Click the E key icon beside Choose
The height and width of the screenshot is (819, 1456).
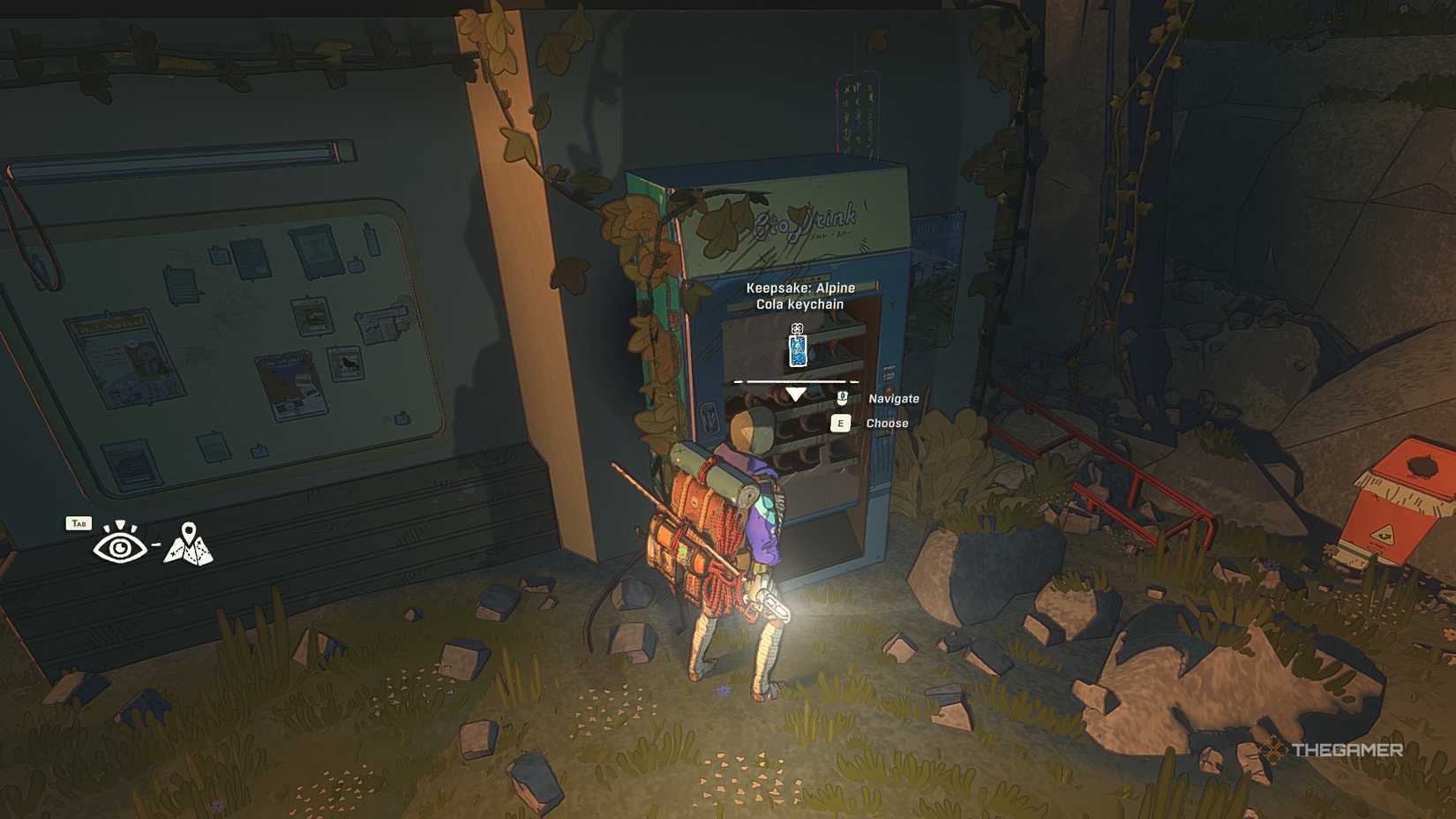click(x=841, y=423)
